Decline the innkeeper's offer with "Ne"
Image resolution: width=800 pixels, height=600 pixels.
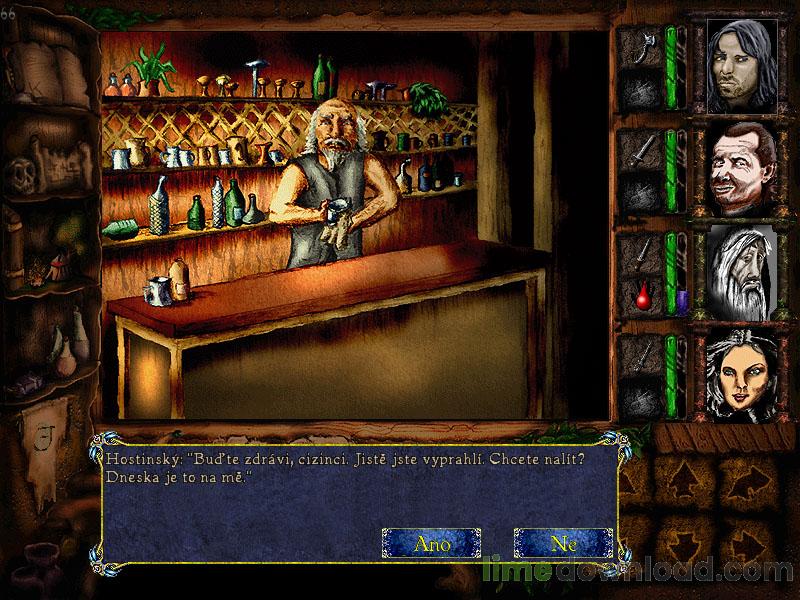562,543
